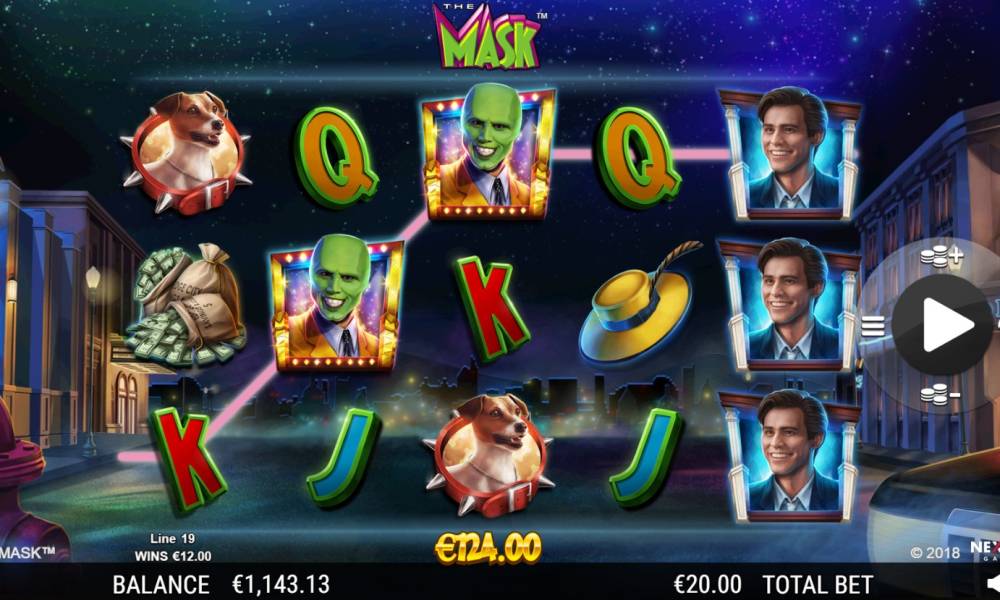The width and height of the screenshot is (1000, 600).
Task: Decrease the bet with the coins minus icon
Action: point(940,394)
